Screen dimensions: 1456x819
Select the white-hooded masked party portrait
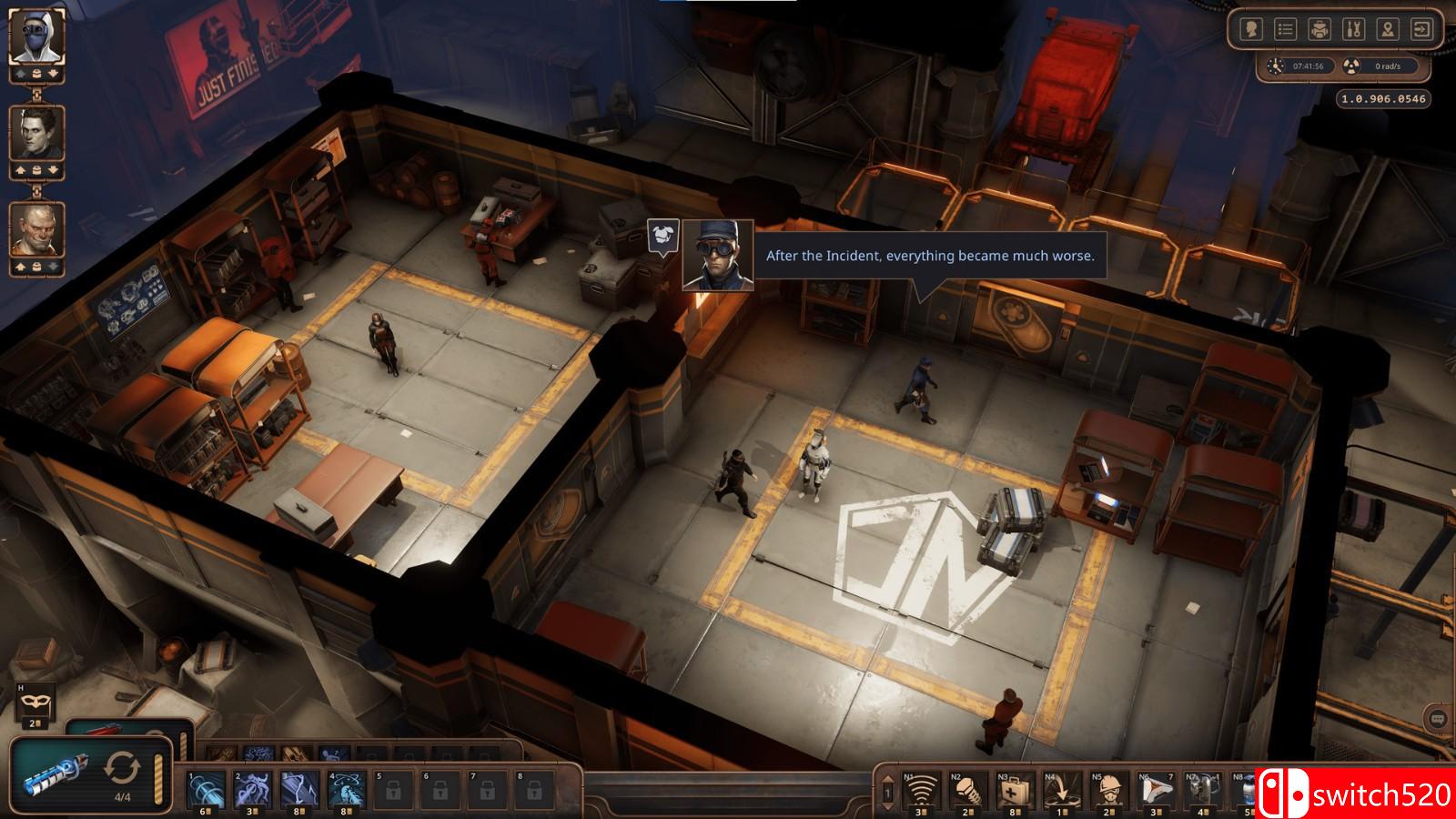click(x=37, y=36)
